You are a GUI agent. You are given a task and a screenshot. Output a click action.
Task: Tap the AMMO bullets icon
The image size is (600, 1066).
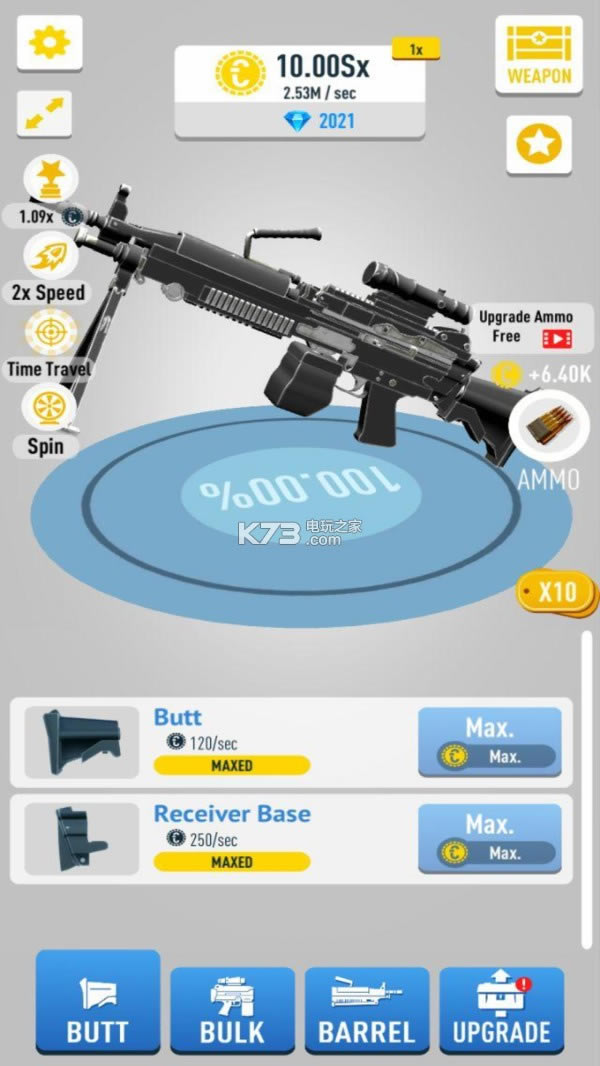(546, 428)
